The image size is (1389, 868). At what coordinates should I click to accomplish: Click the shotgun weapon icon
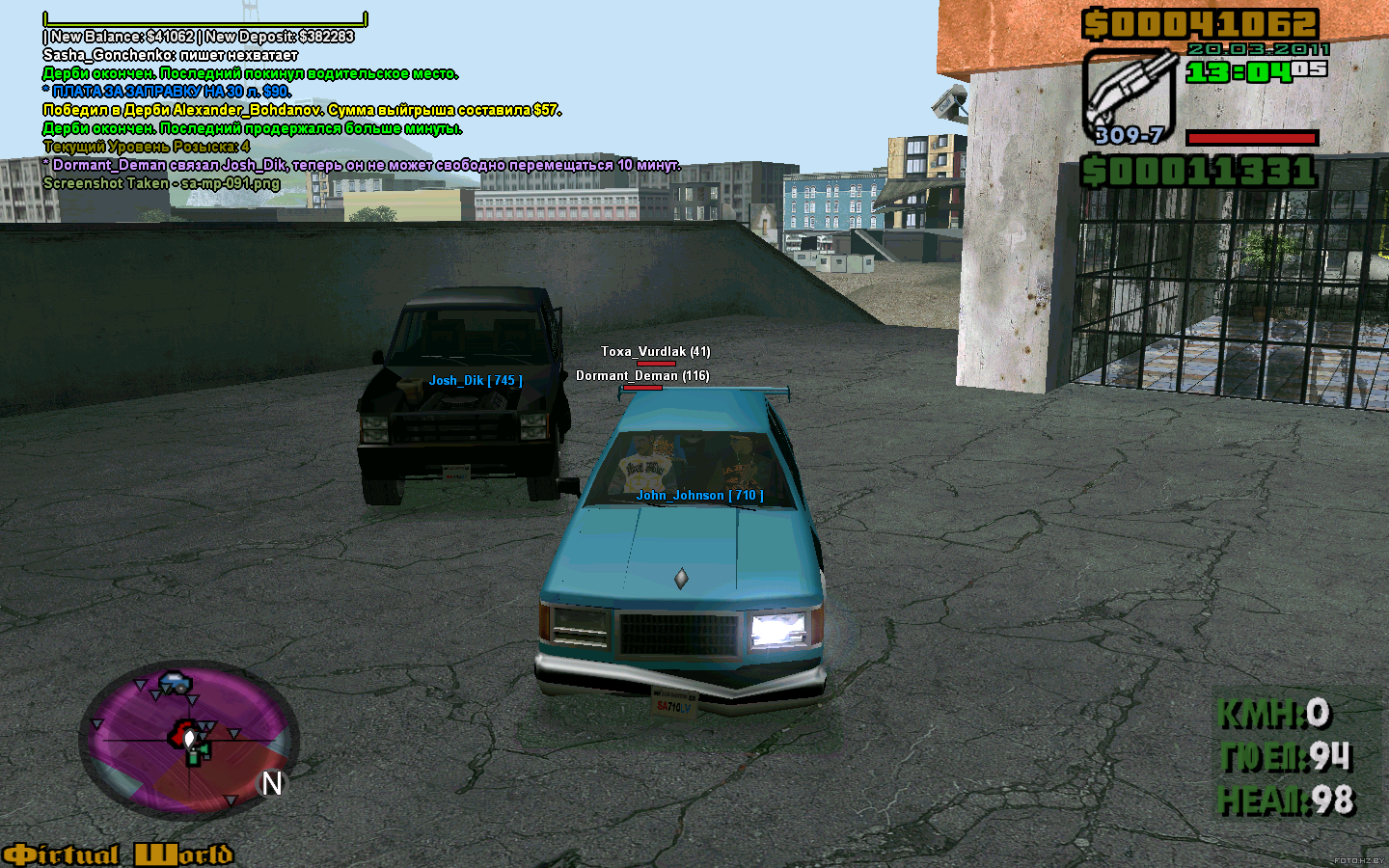[1128, 94]
